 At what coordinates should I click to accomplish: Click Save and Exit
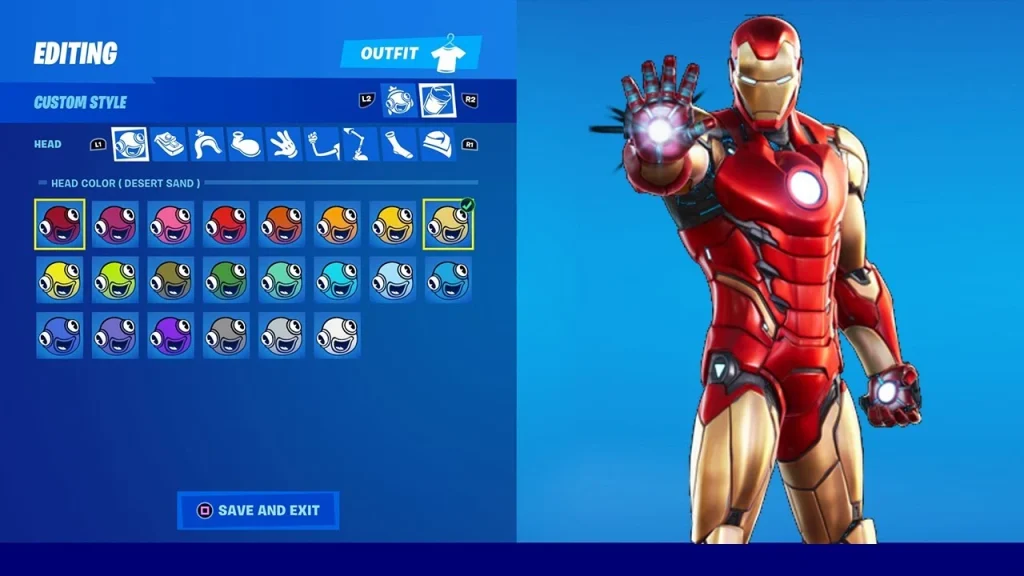coord(258,510)
